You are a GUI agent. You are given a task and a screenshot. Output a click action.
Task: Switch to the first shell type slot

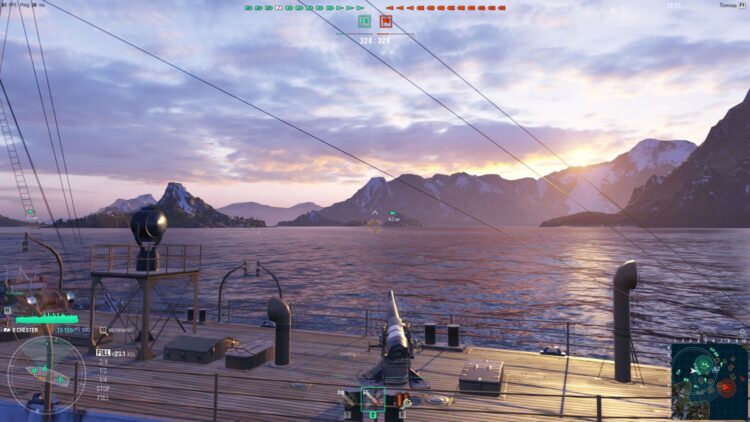[349, 399]
